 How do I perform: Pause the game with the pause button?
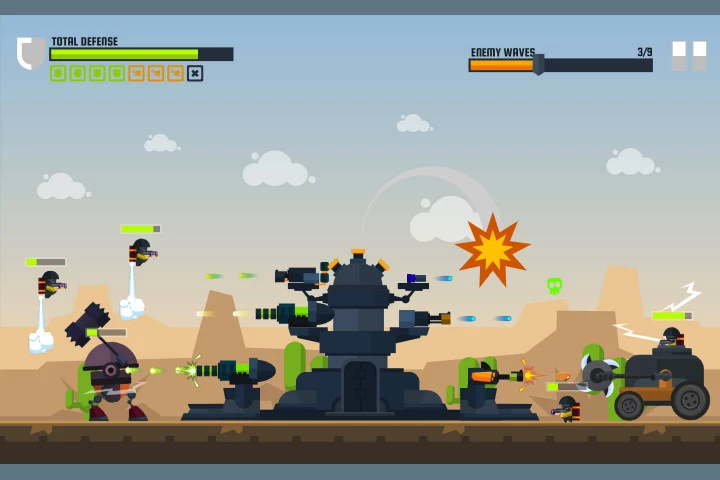pyautogui.click(x=689, y=56)
